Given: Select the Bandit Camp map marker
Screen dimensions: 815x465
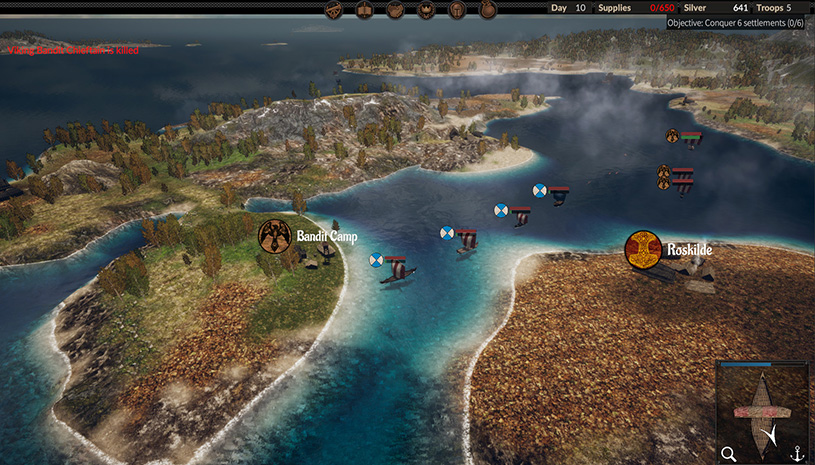Looking at the screenshot, I should pos(274,236).
